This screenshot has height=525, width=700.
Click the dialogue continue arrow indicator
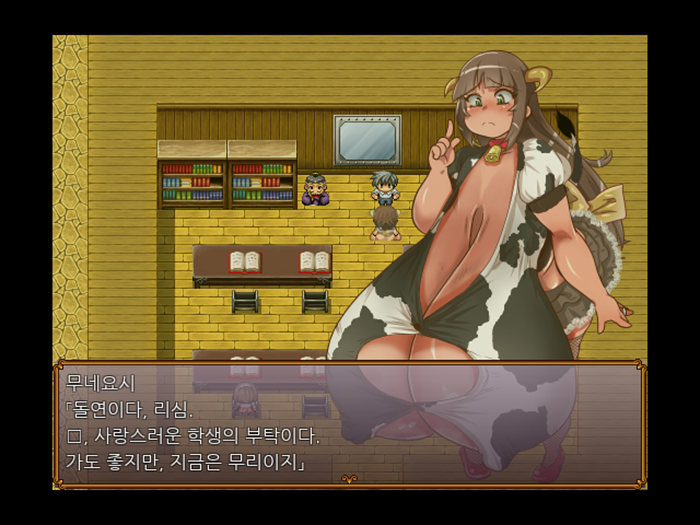pos(349,479)
